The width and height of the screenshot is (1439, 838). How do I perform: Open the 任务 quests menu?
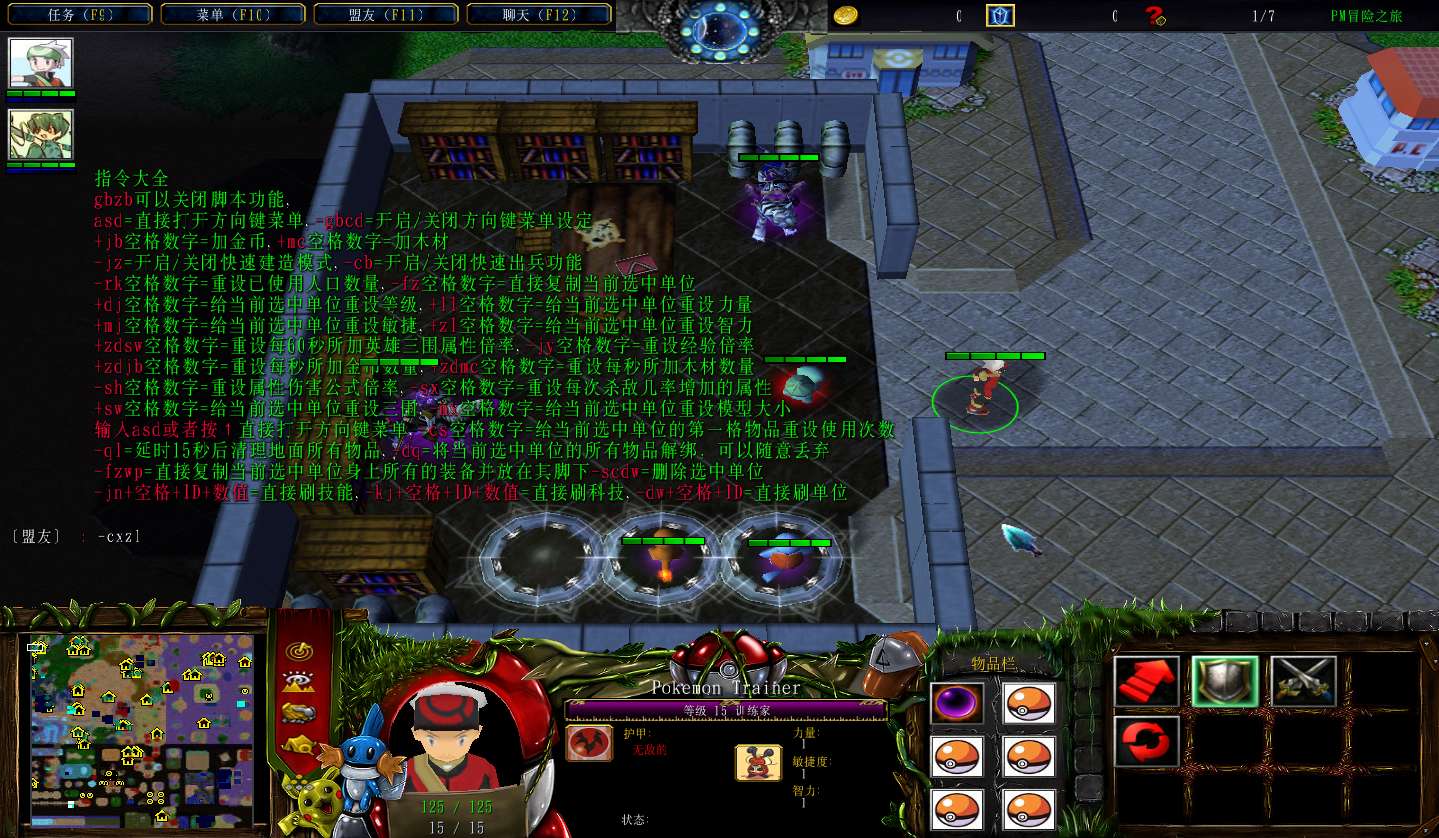(x=78, y=15)
